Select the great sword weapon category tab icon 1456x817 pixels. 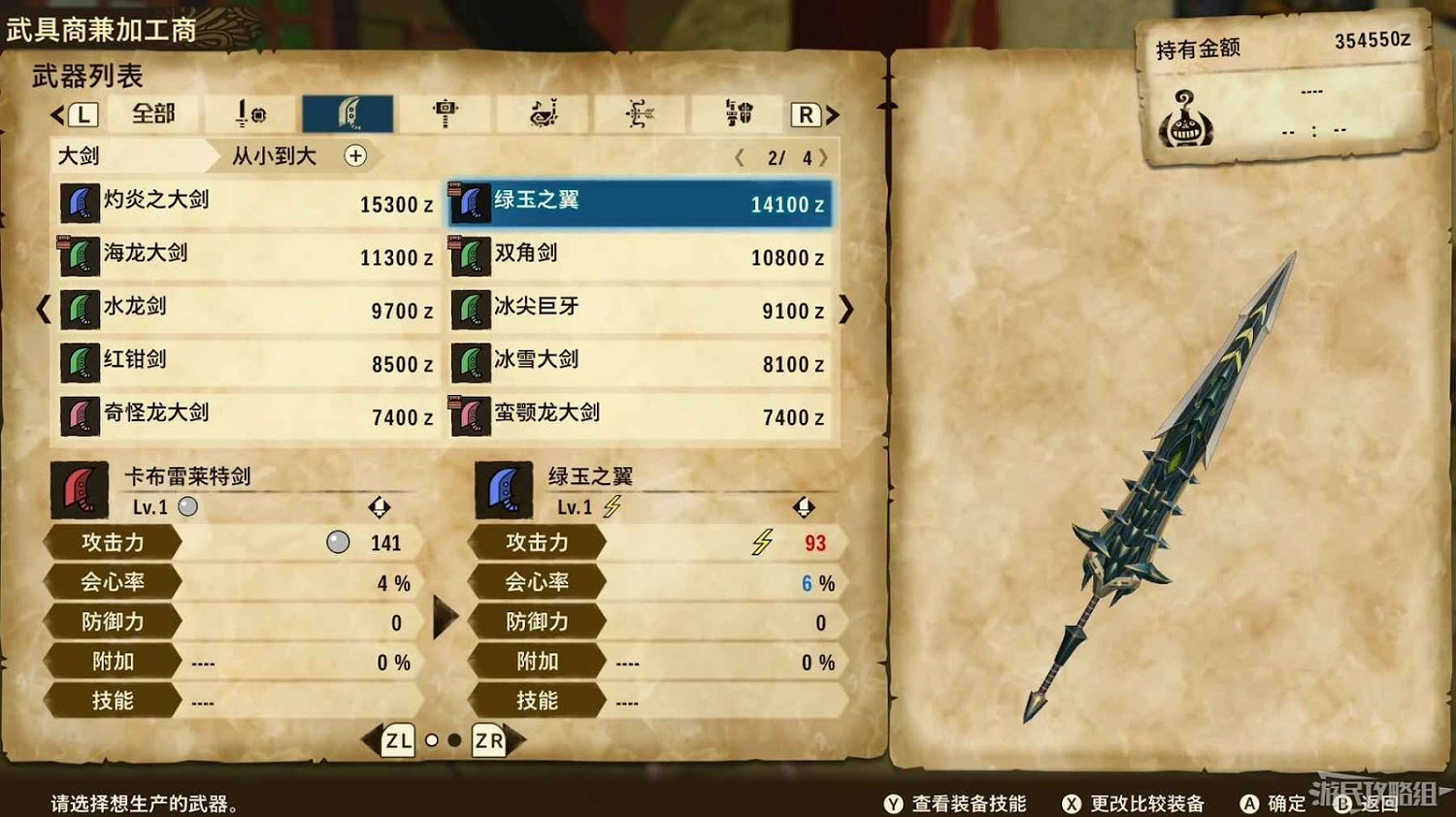tap(349, 112)
